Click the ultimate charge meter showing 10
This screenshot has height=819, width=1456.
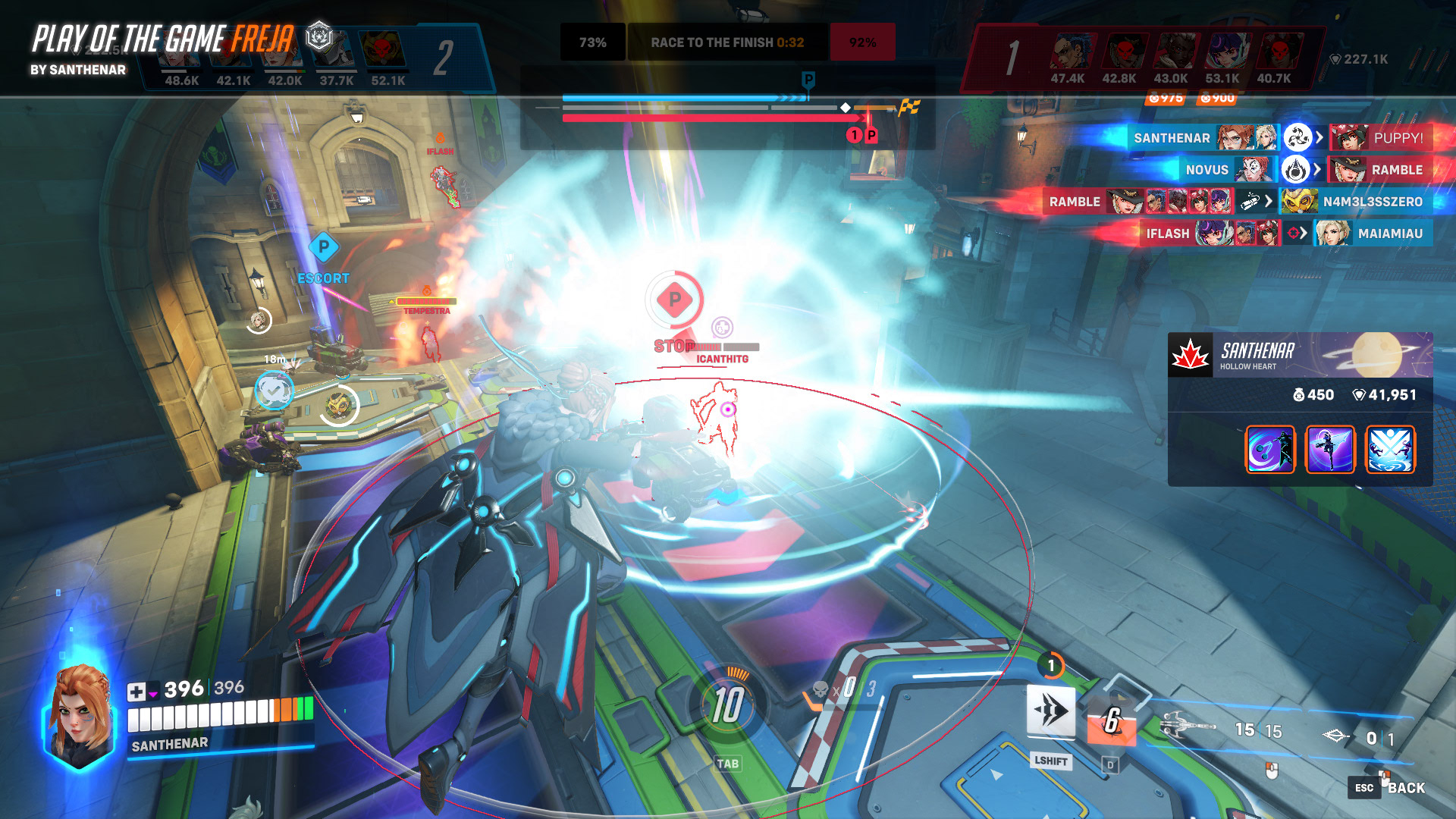[726, 706]
